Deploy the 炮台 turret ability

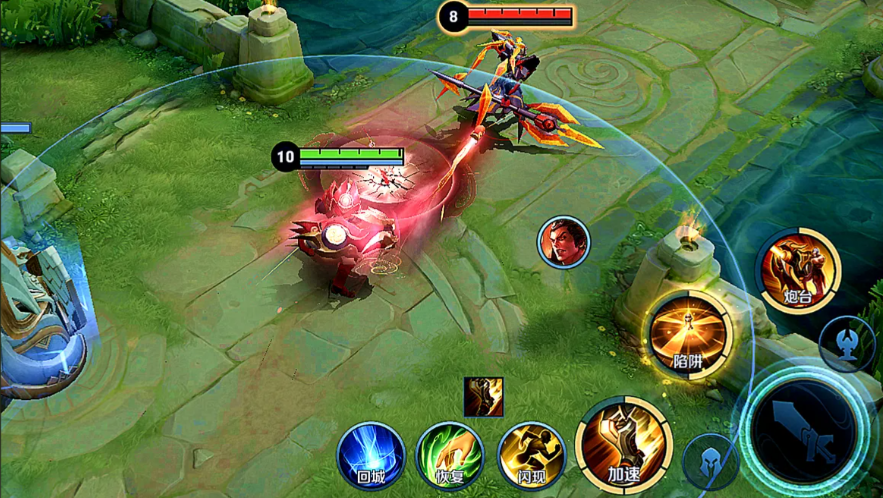(797, 270)
